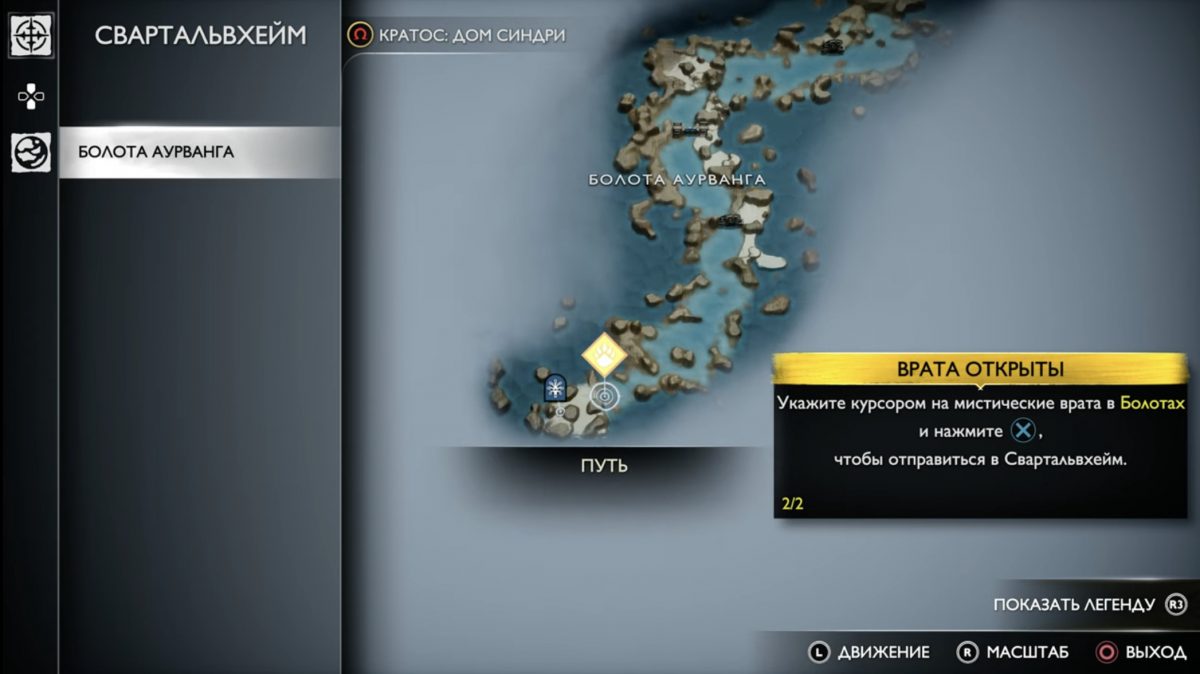The height and width of the screenshot is (674, 1200).
Task: Click the blue mystic gateway marker on the map
Action: 555,388
